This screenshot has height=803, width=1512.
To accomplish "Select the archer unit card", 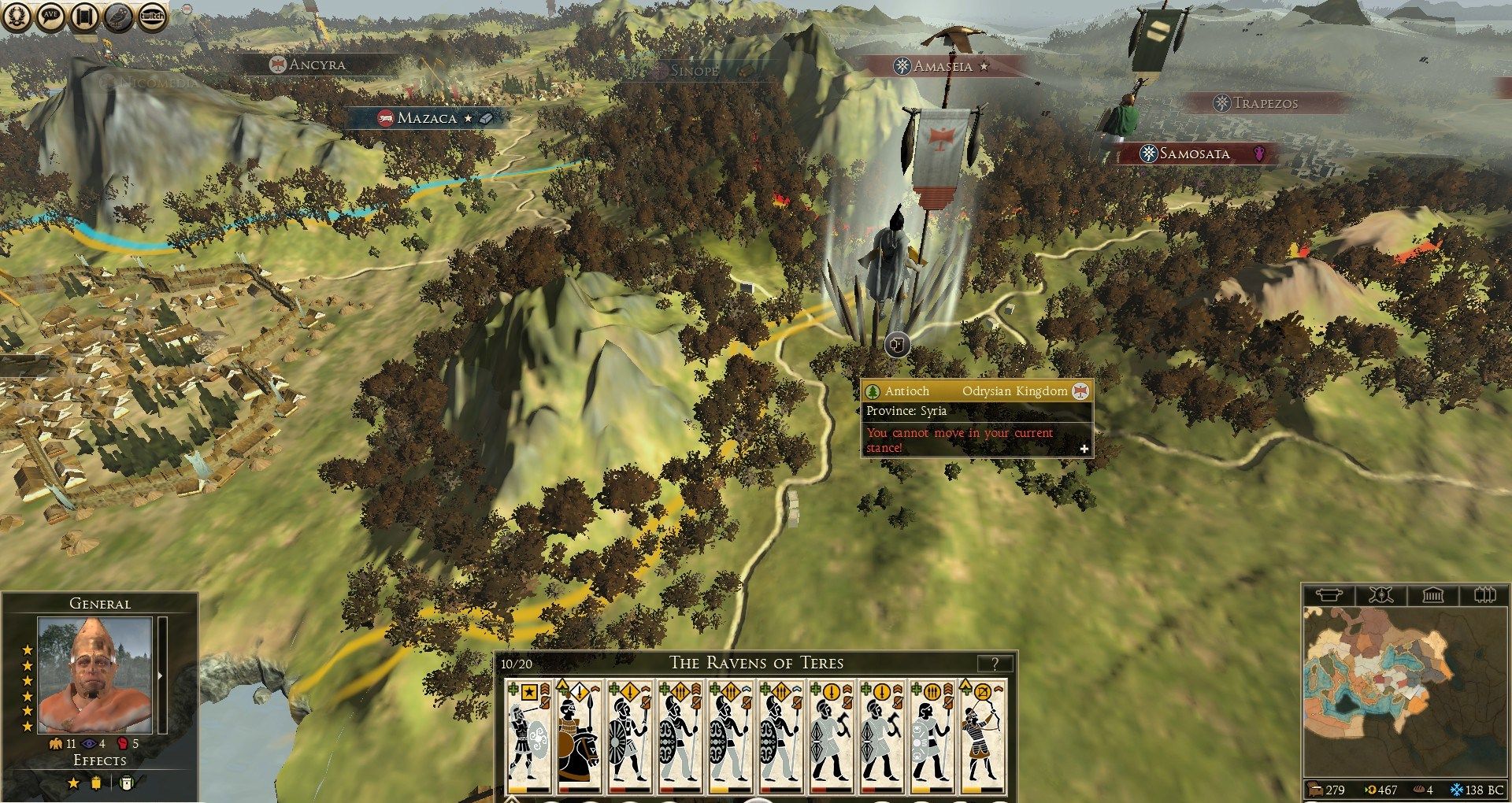I will click(x=982, y=735).
